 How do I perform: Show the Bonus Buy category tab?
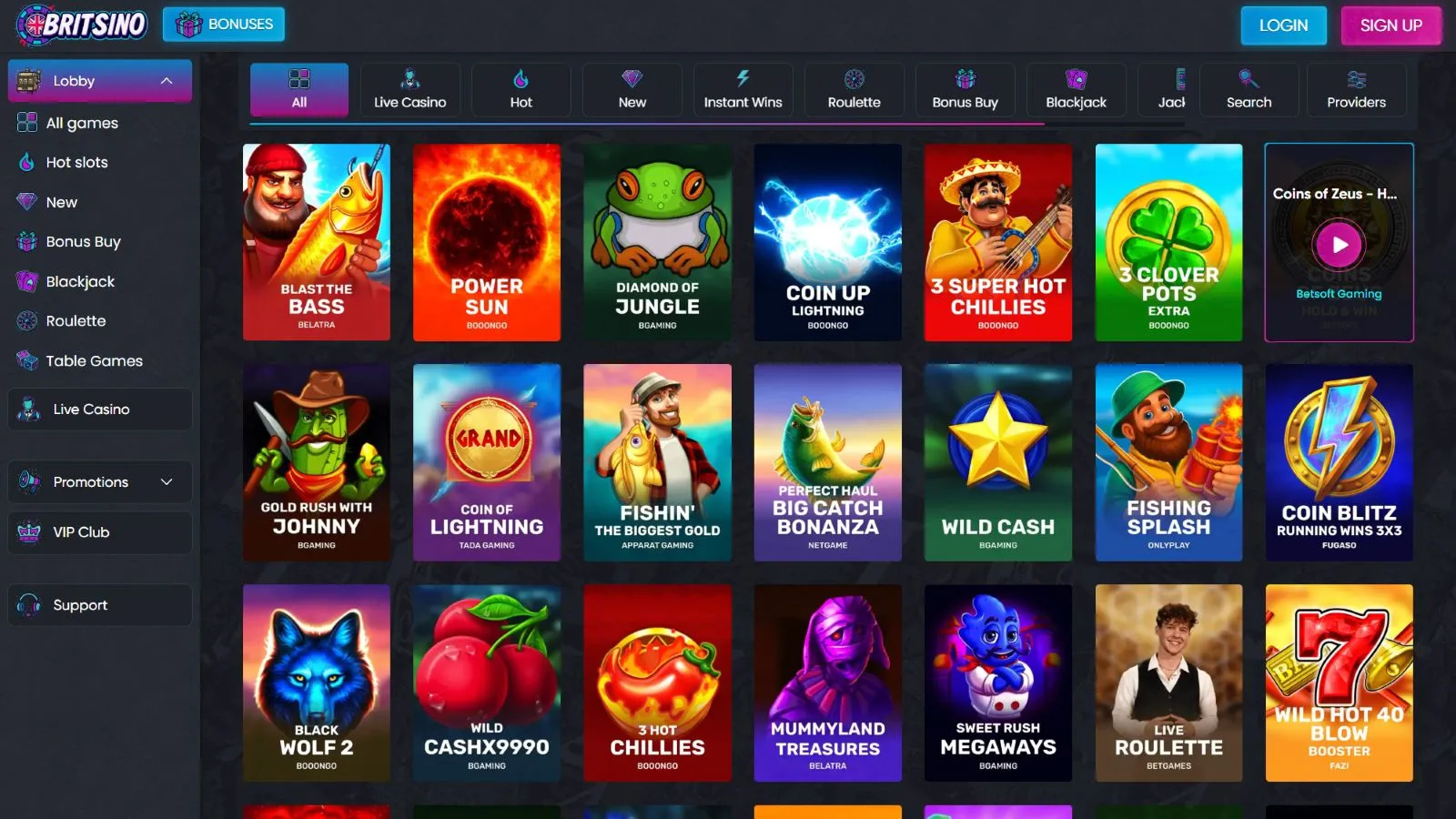(x=965, y=89)
